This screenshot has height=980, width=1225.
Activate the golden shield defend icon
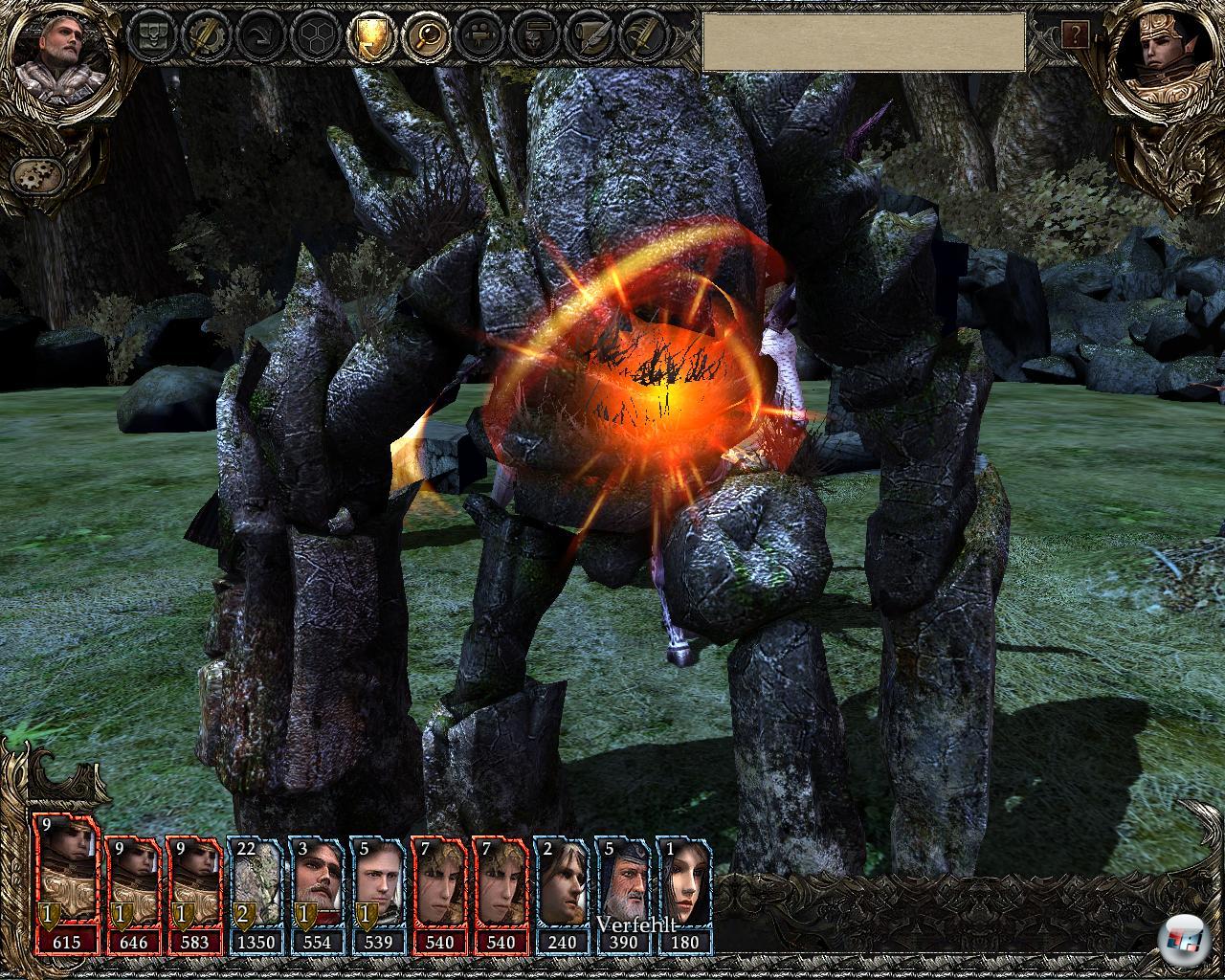point(367,37)
